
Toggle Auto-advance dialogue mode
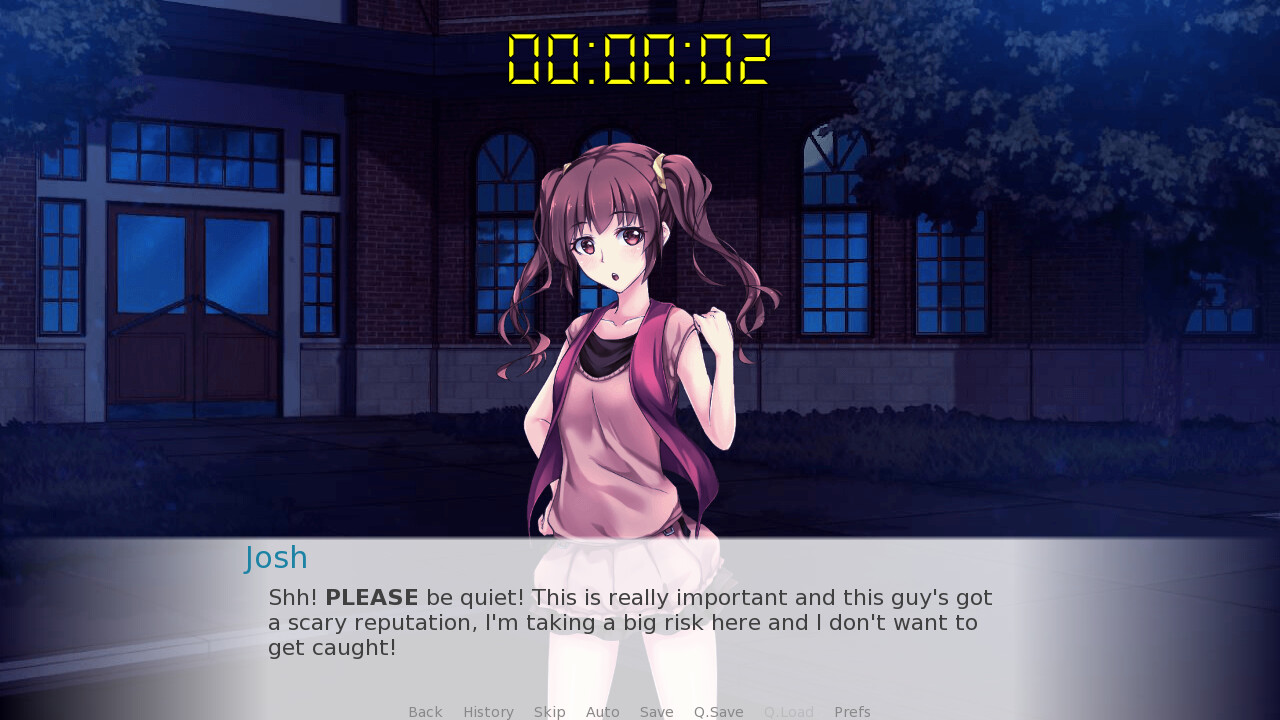pyautogui.click(x=602, y=711)
